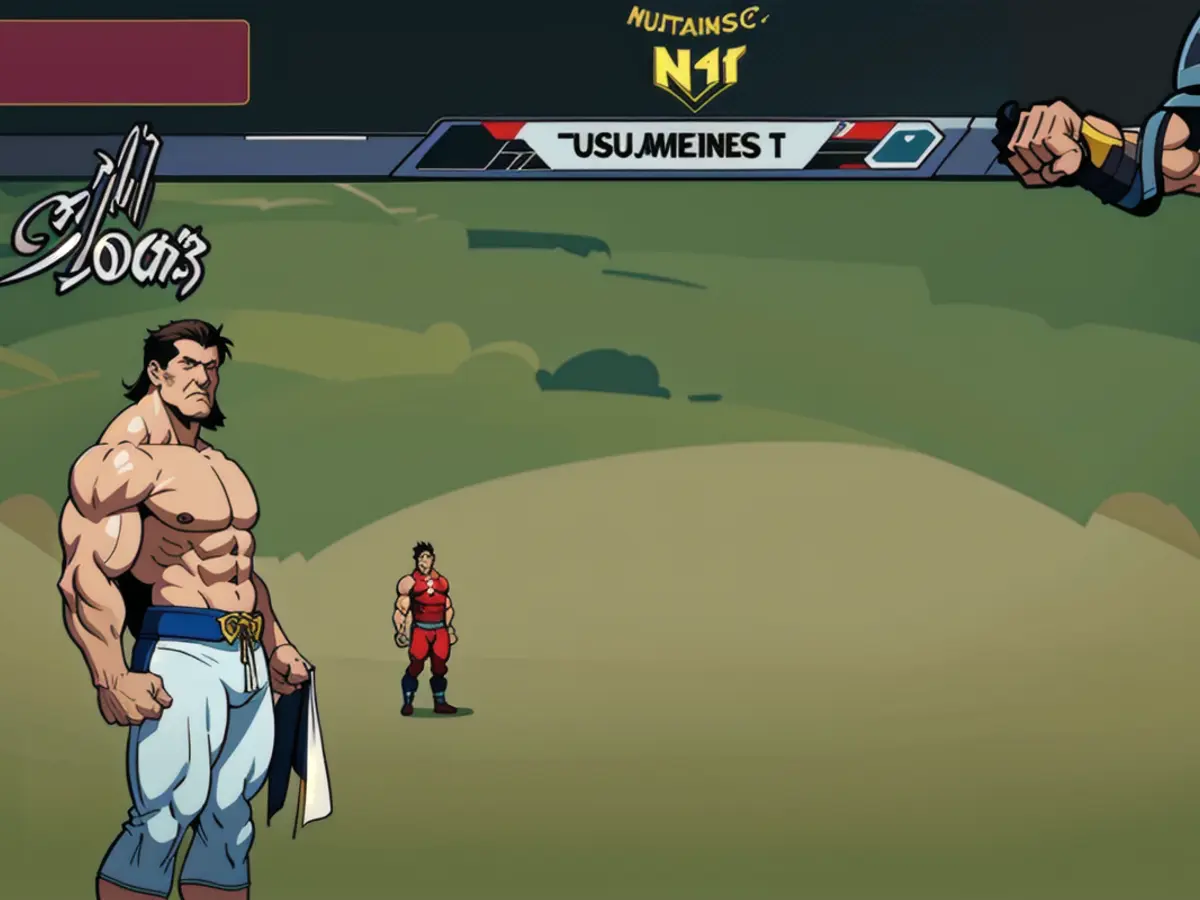Image resolution: width=1200 pixels, height=900 pixels.
Task: Click the yellow N41 emblem
Action: 699,72
